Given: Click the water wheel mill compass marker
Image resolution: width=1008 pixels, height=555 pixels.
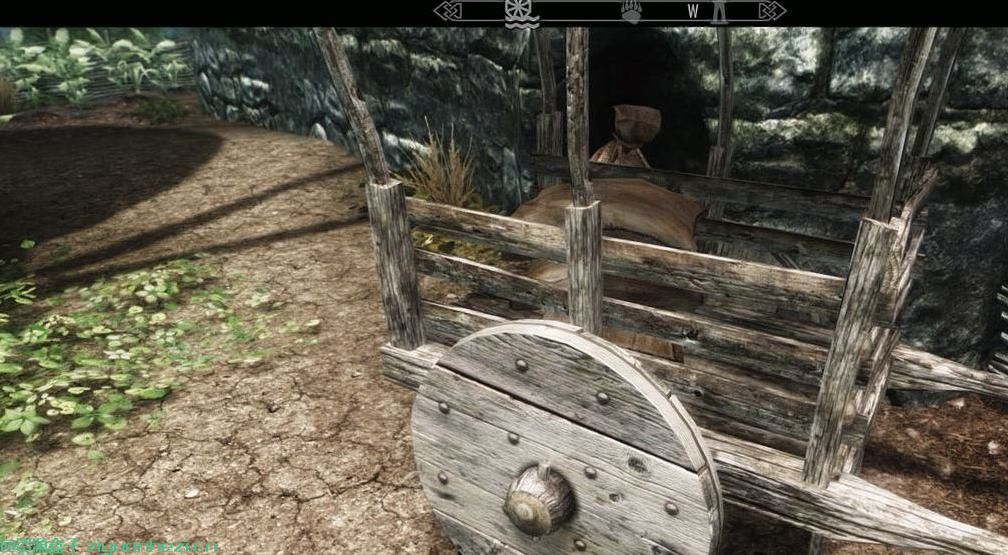Looking at the screenshot, I should point(521,12).
